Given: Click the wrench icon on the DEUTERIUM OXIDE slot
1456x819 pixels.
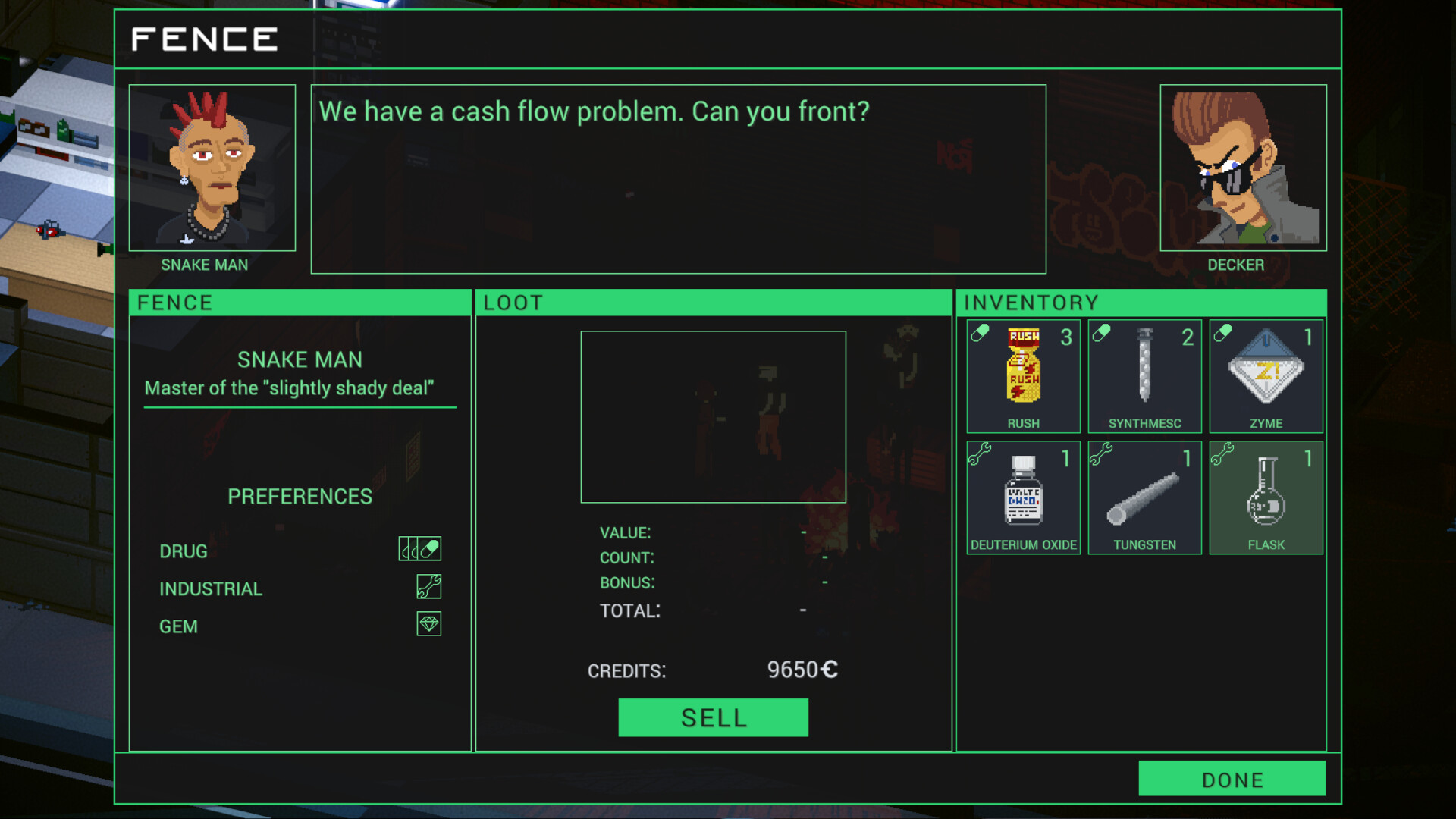Looking at the screenshot, I should tap(981, 453).
